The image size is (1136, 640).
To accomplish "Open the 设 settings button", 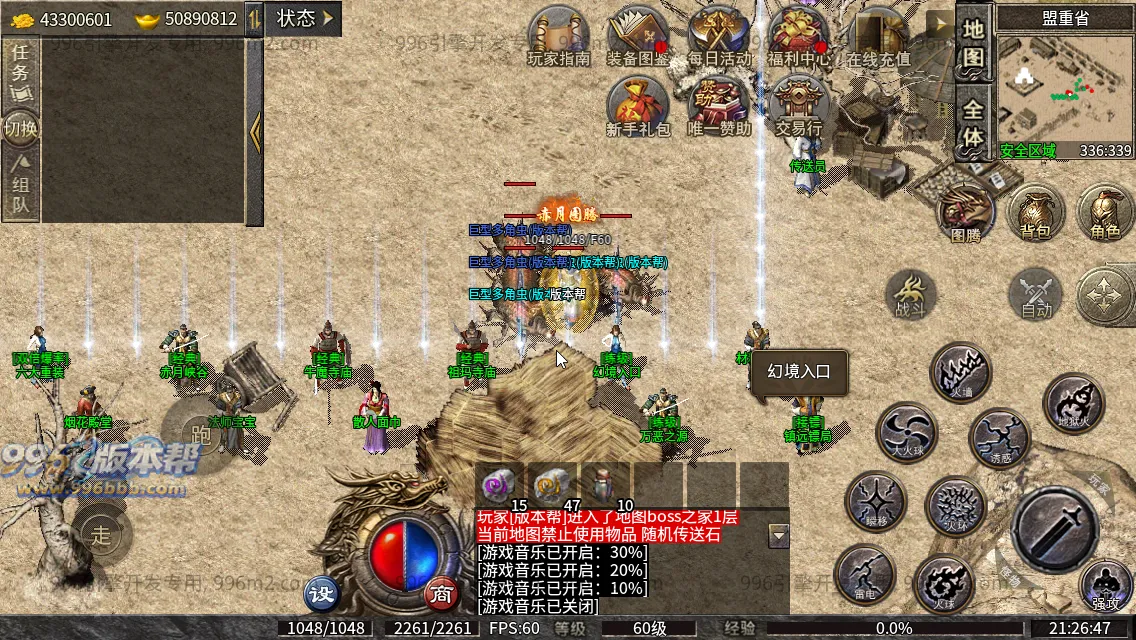I will pyautogui.click(x=322, y=593).
